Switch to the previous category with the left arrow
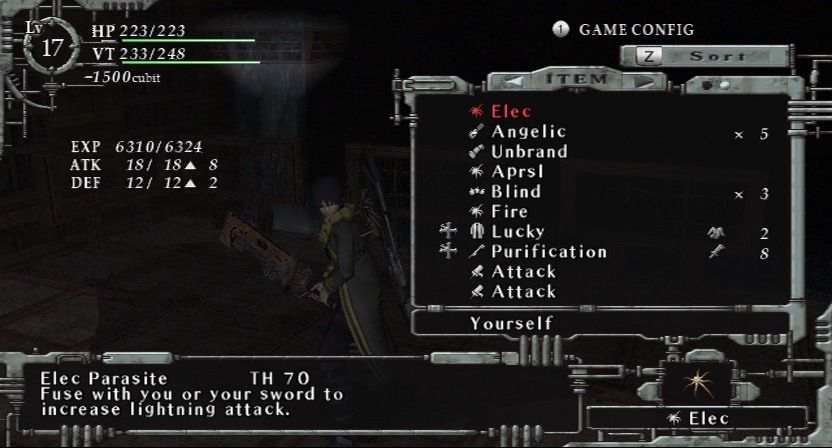 point(513,80)
